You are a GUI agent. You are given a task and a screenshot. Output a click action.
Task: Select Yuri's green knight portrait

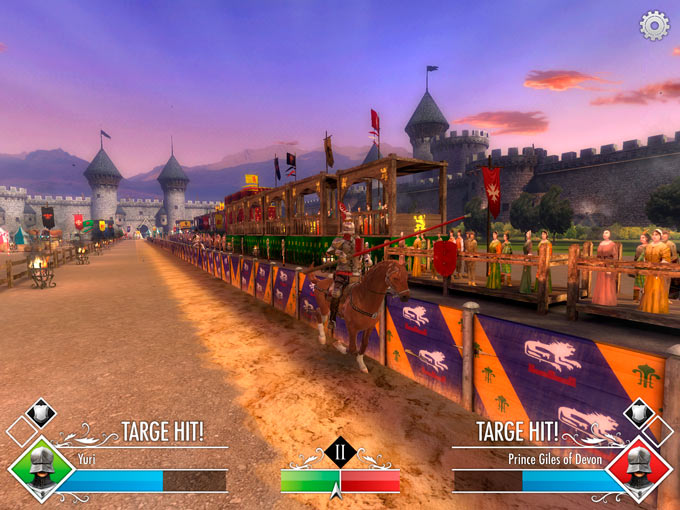[41, 466]
